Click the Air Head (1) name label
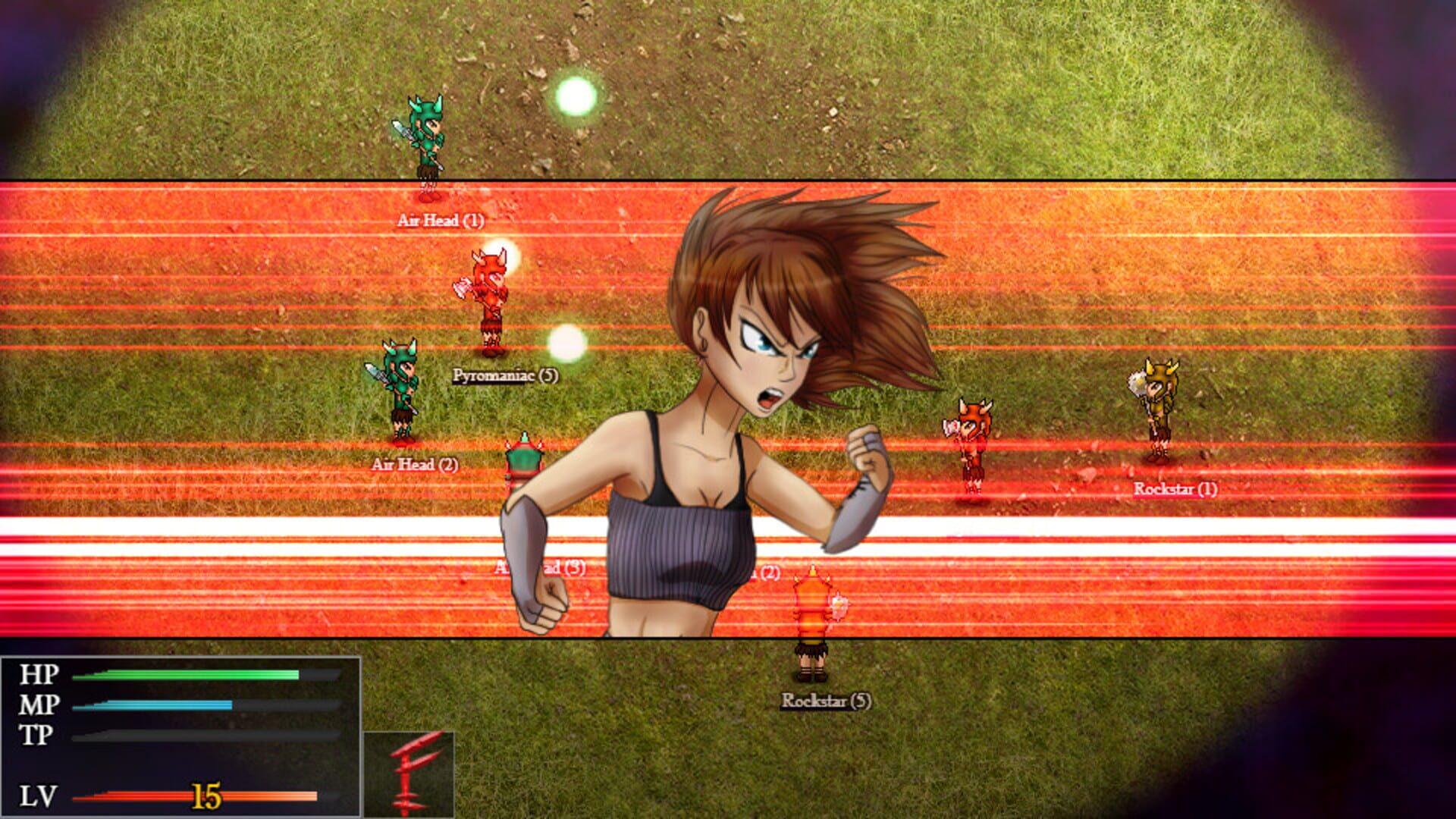This screenshot has height=819, width=1456. pos(442,222)
